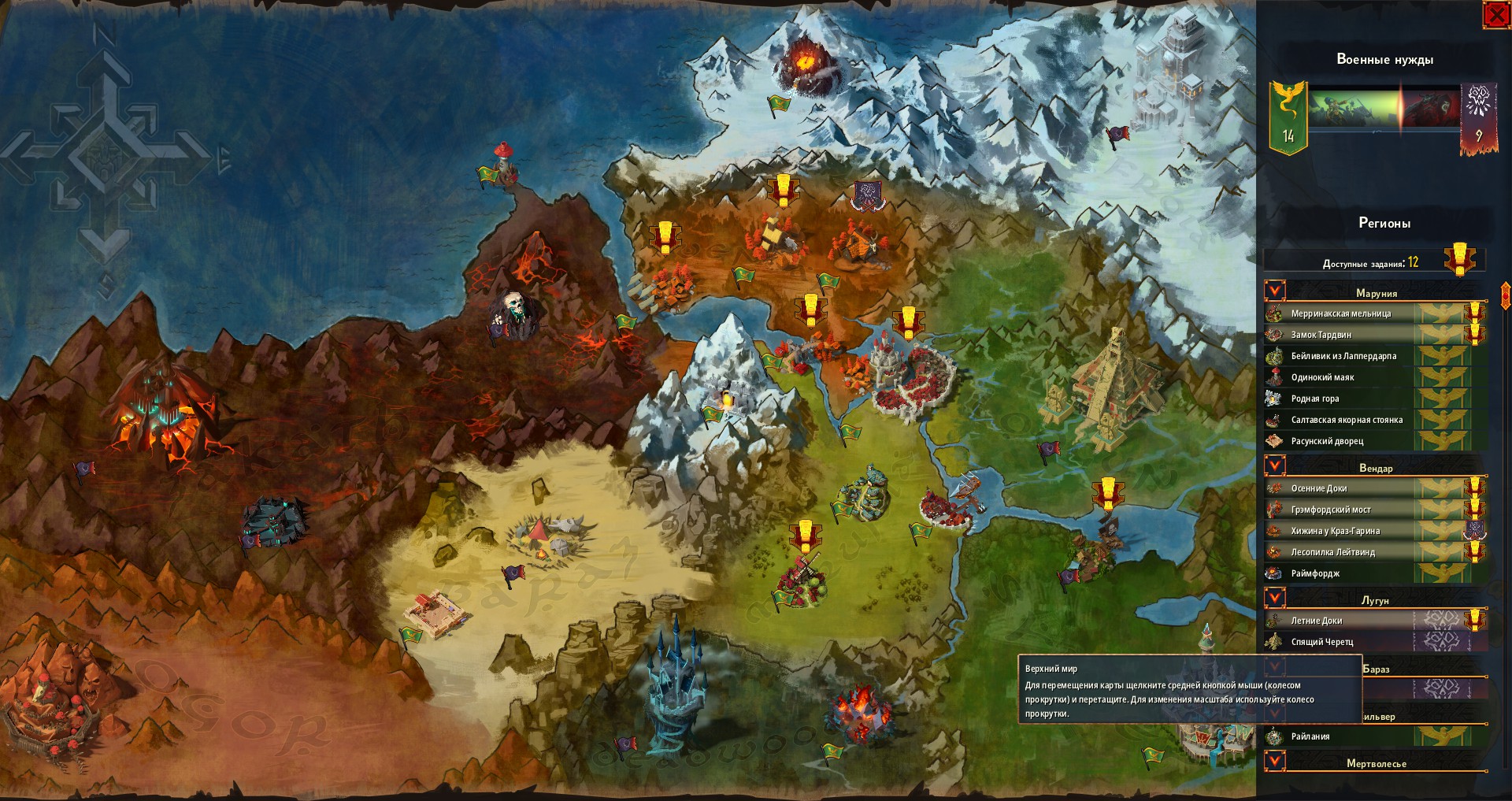Close the world map screen

click(1495, 15)
